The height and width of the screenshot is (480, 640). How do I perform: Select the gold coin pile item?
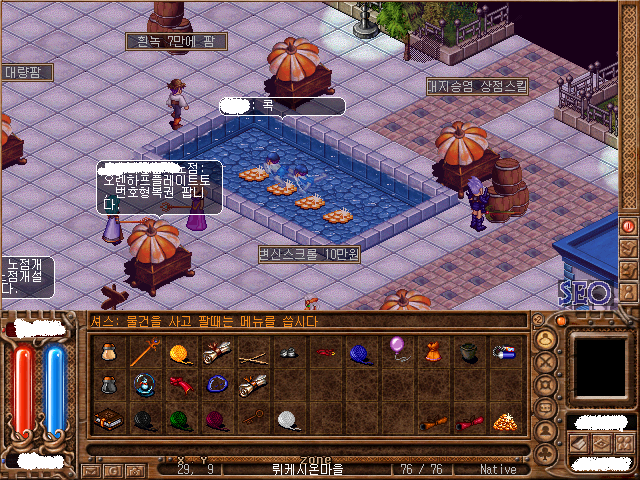[x=505, y=420]
